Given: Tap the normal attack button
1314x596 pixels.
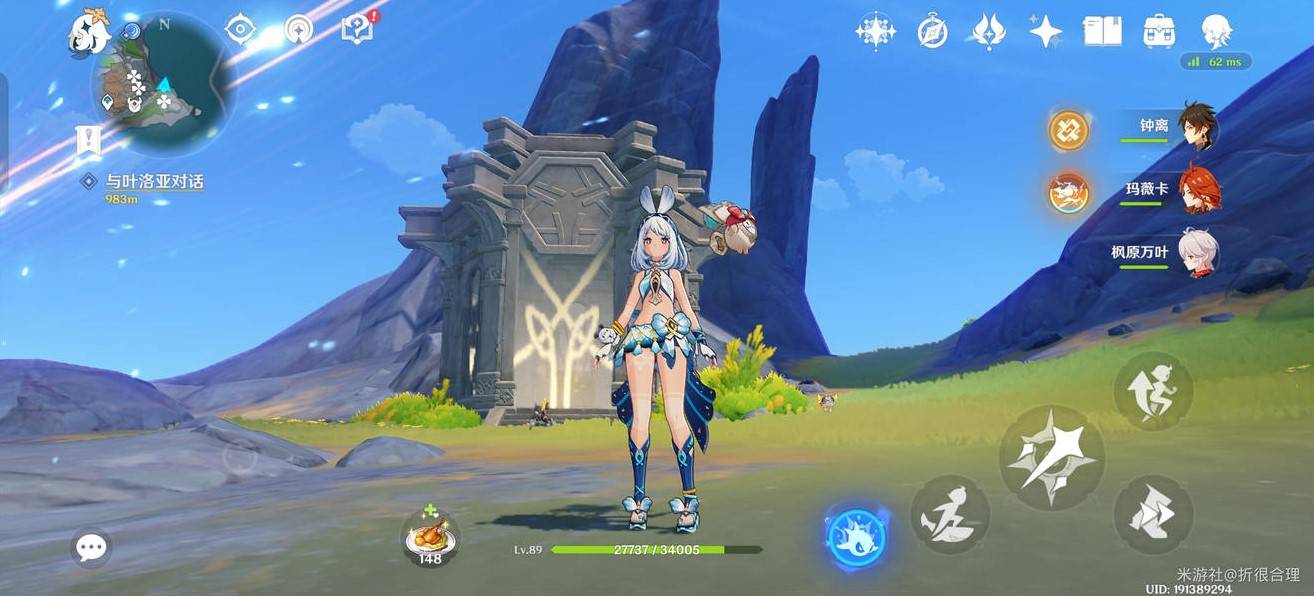Looking at the screenshot, I should click(x=1051, y=458).
